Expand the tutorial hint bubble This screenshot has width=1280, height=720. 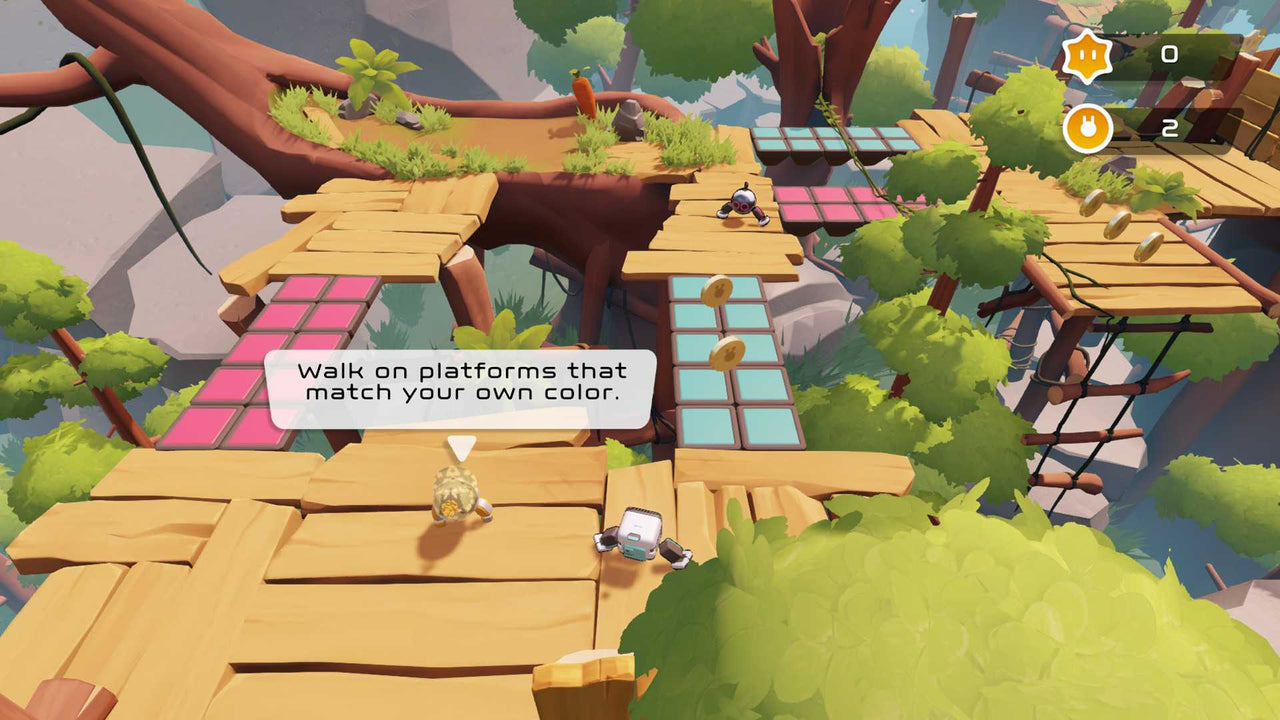coord(462,390)
